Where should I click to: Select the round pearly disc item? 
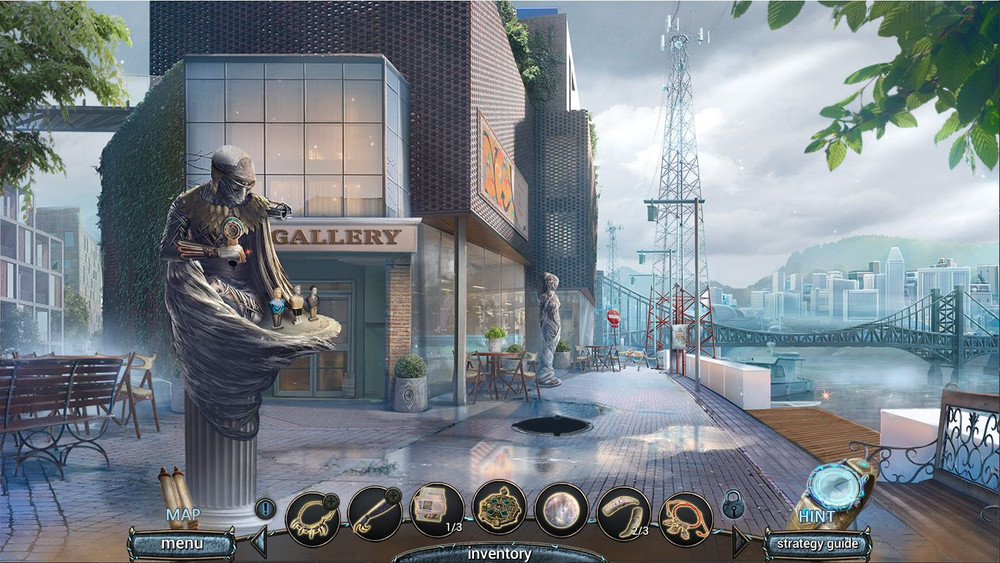(x=561, y=510)
